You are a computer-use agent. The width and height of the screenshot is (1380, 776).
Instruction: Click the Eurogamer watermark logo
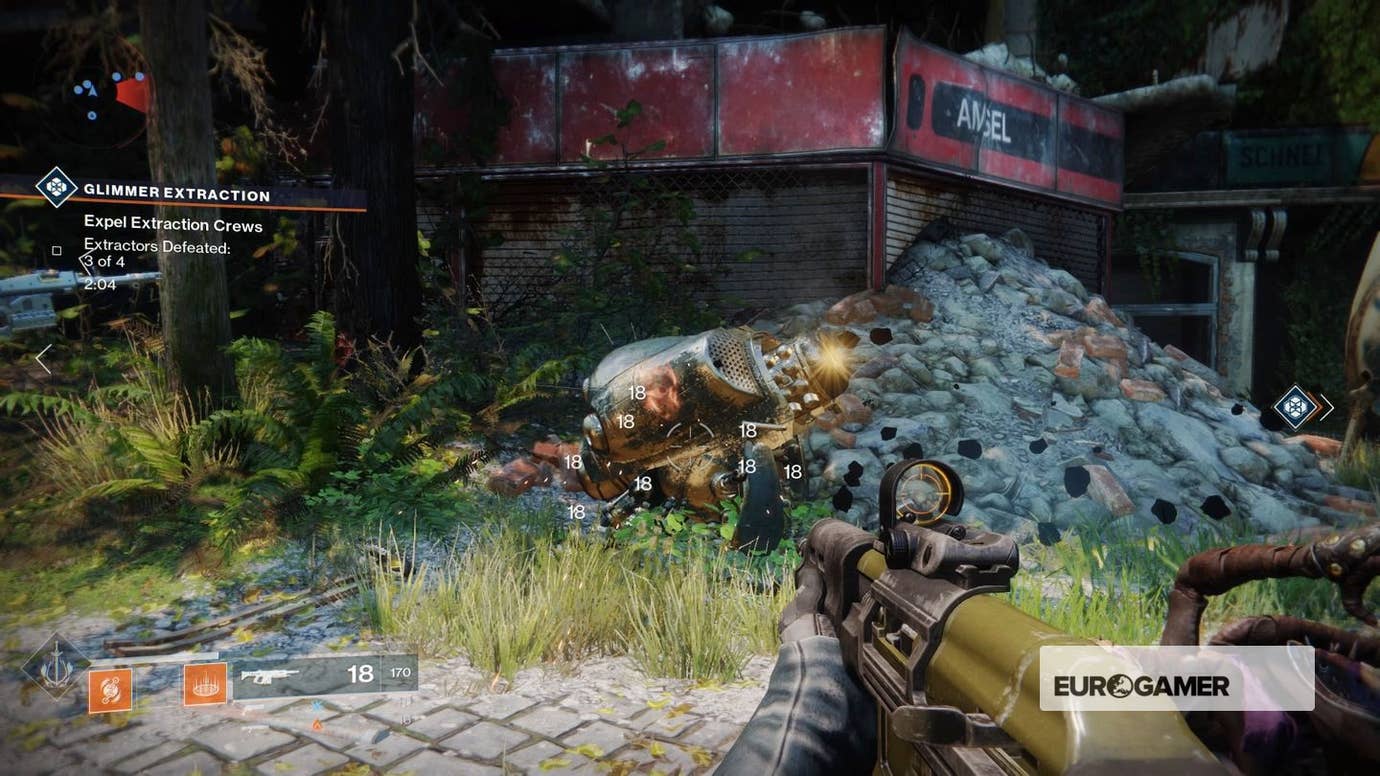point(1176,685)
